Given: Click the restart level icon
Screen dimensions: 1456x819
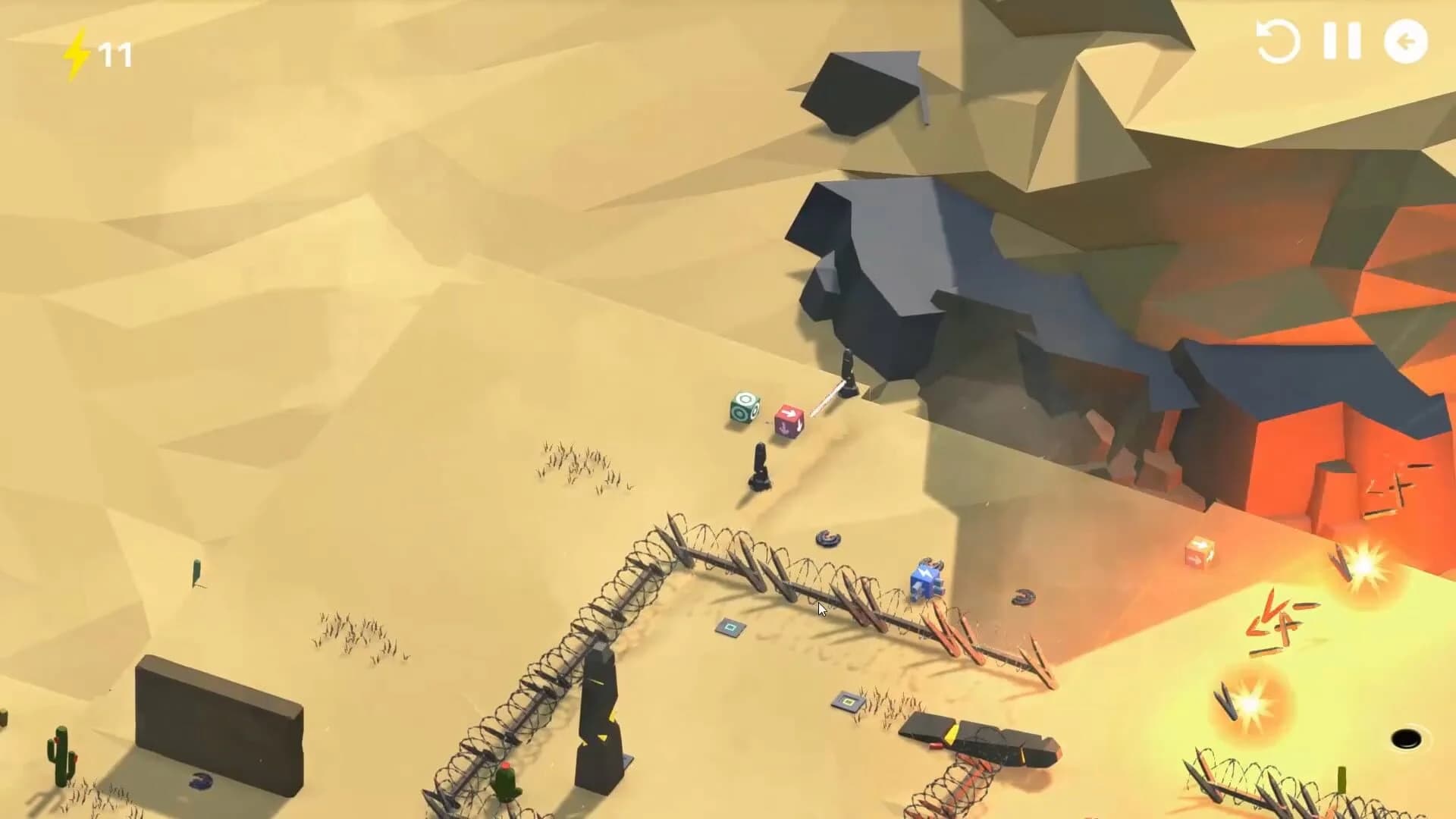Looking at the screenshot, I should pyautogui.click(x=1279, y=43).
